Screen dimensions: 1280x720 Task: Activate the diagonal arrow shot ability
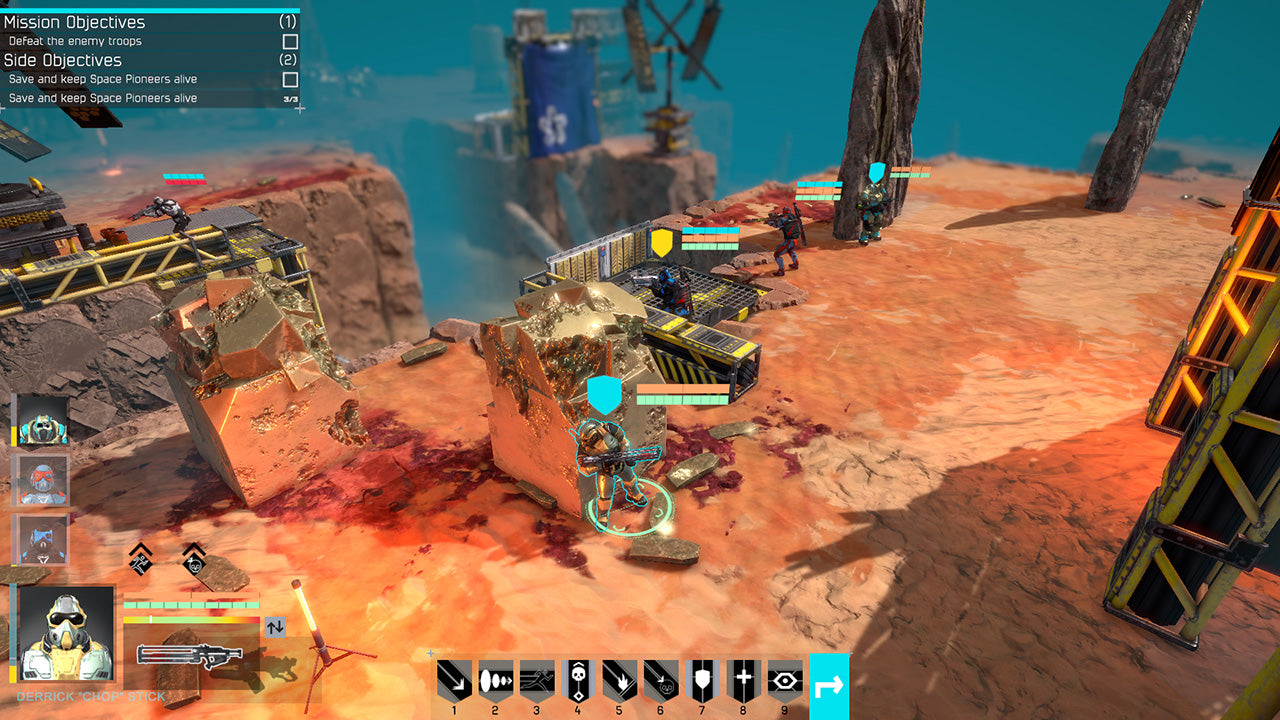click(454, 682)
